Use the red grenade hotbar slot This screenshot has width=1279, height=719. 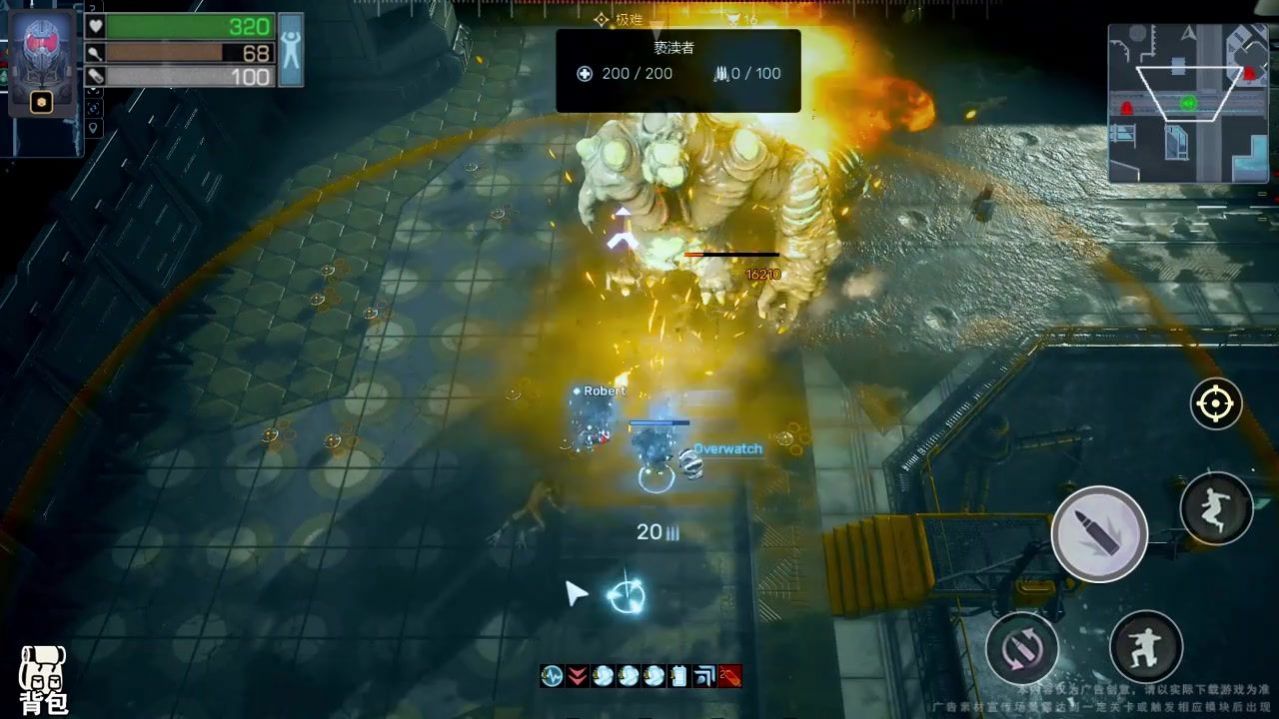pyautogui.click(x=730, y=676)
